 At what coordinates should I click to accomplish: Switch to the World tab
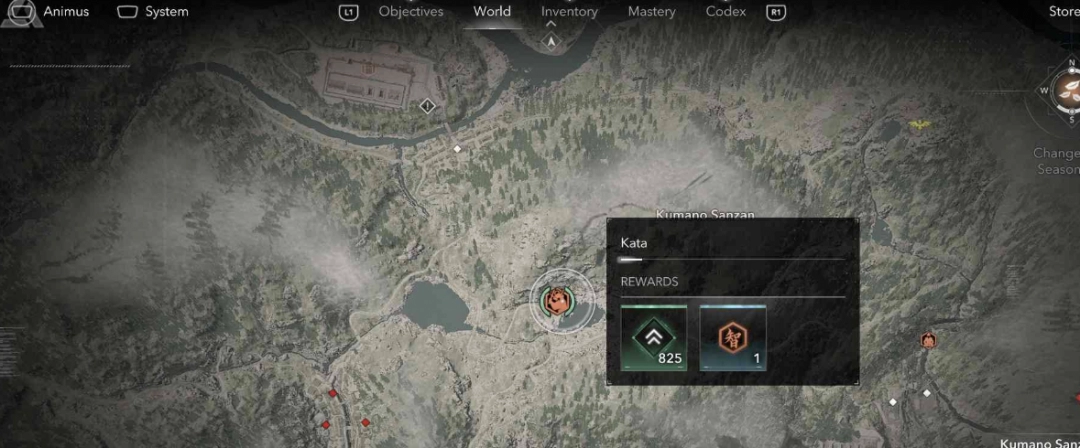point(492,12)
